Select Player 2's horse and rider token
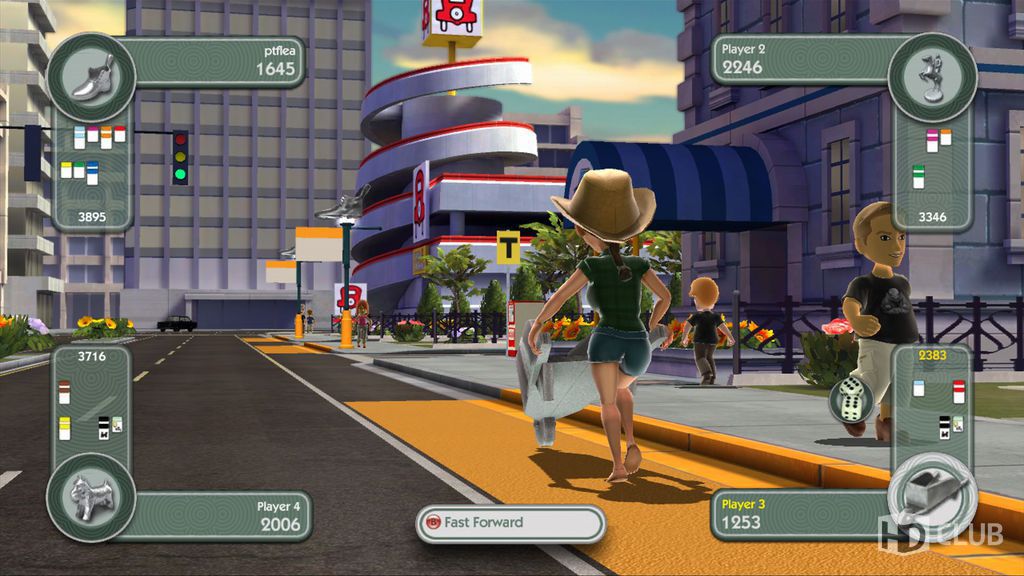 click(931, 77)
